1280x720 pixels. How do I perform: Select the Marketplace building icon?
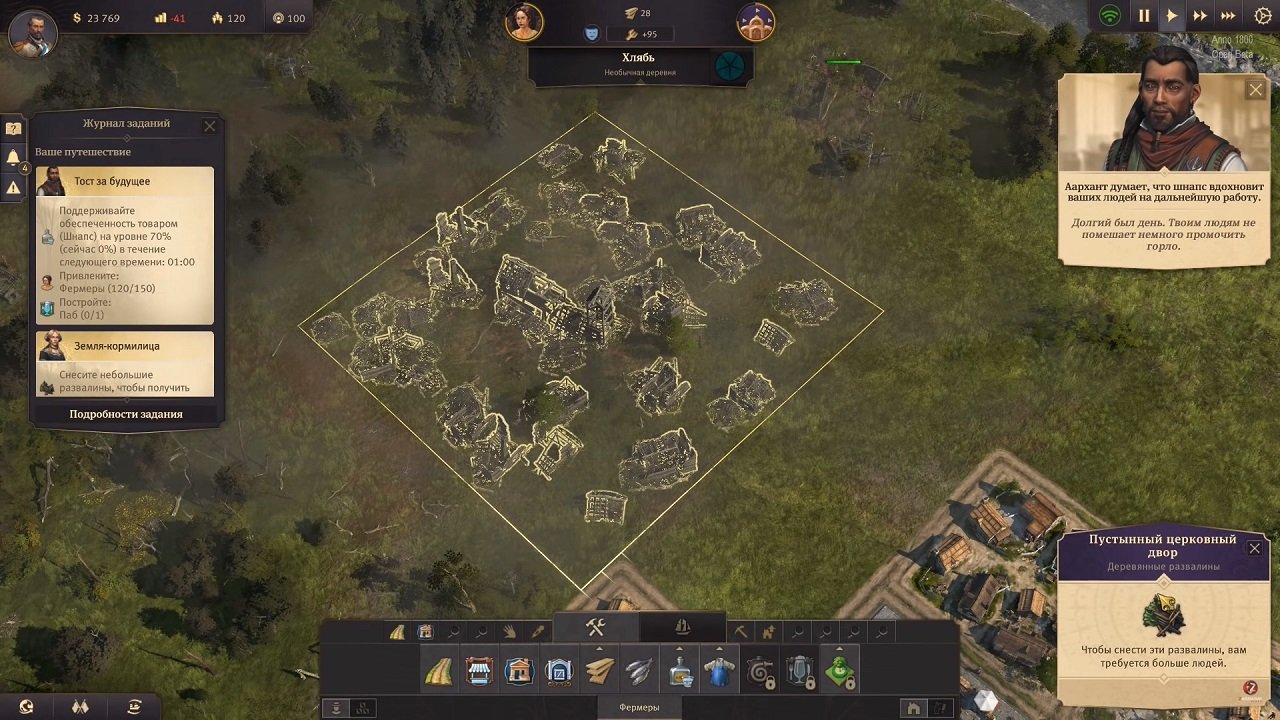pos(480,672)
